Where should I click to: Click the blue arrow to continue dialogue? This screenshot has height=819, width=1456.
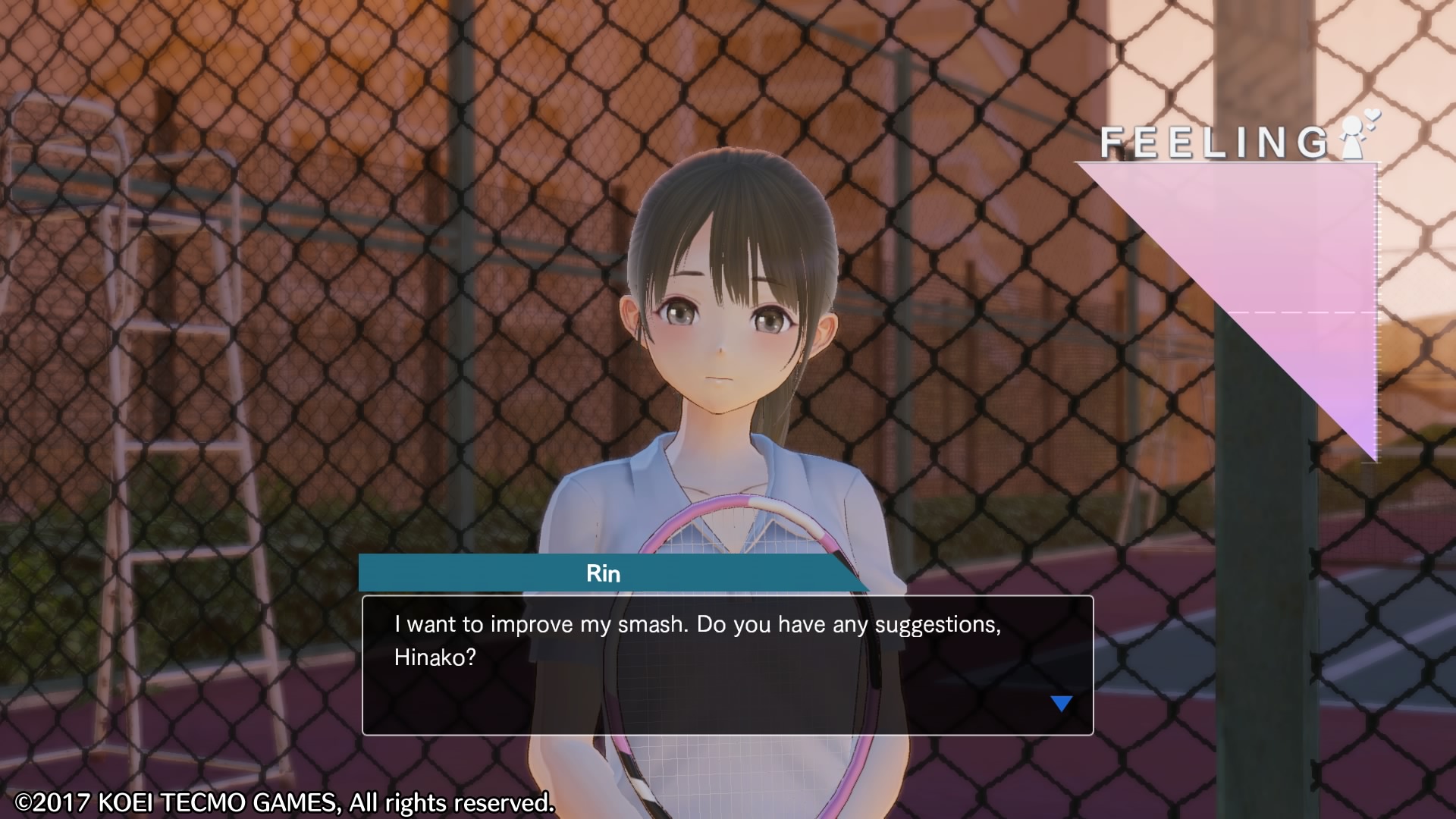tap(1061, 704)
